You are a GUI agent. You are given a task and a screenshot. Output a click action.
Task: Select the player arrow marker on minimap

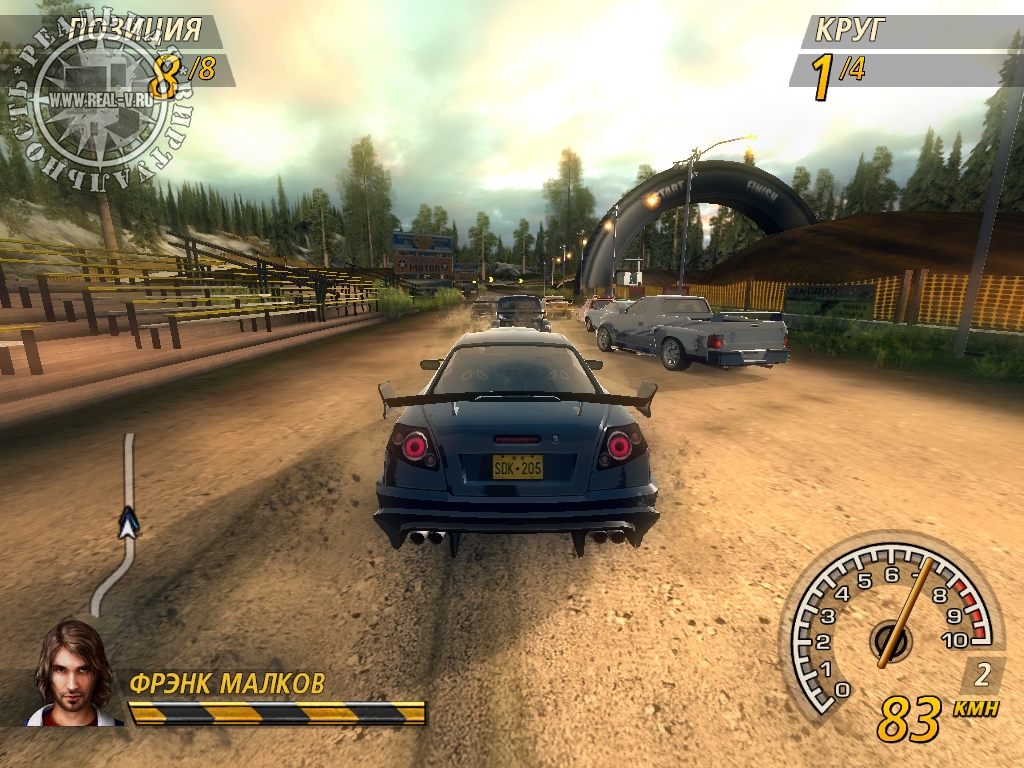[127, 521]
